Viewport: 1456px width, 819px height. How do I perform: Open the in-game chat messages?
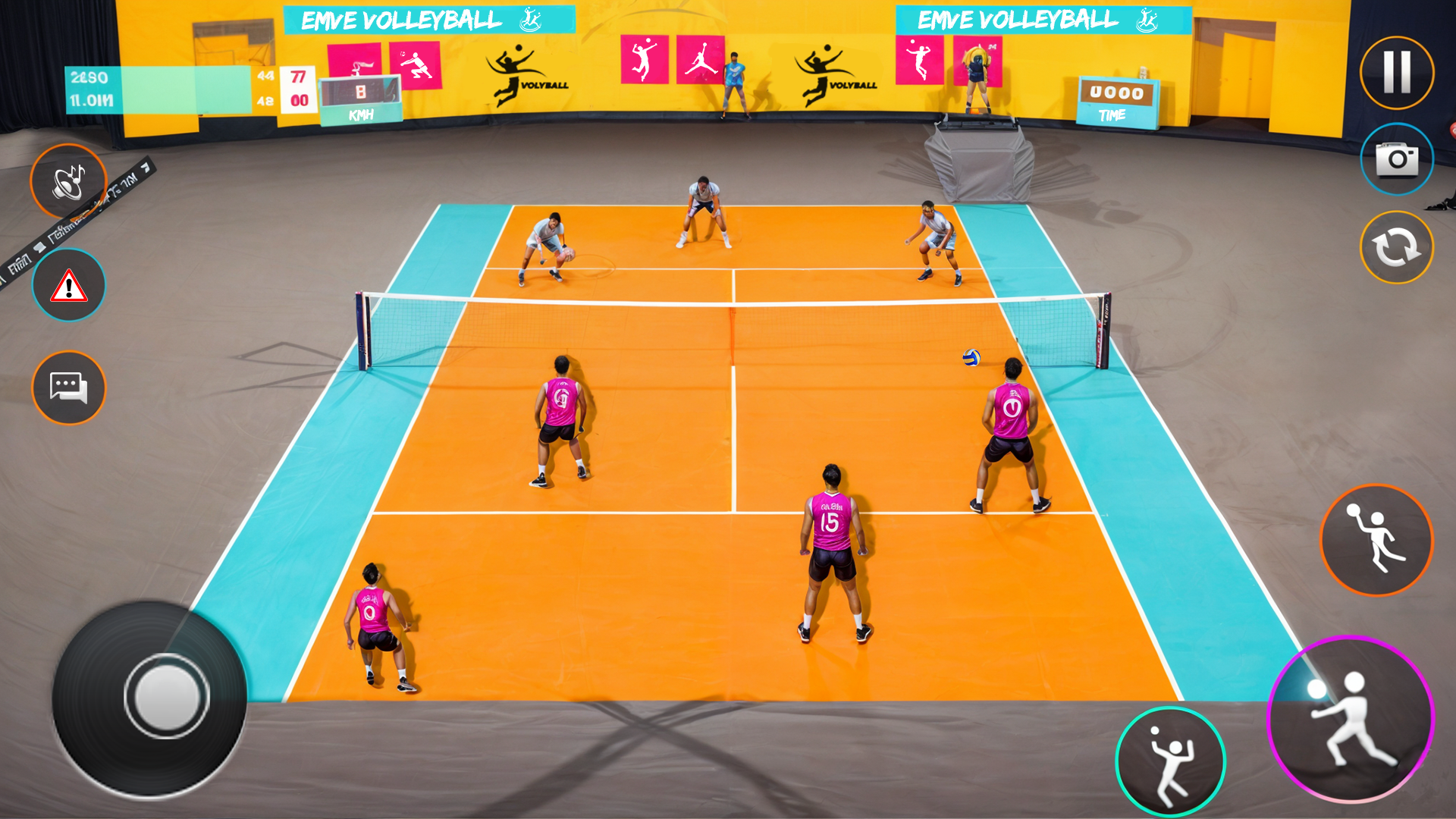click(68, 388)
